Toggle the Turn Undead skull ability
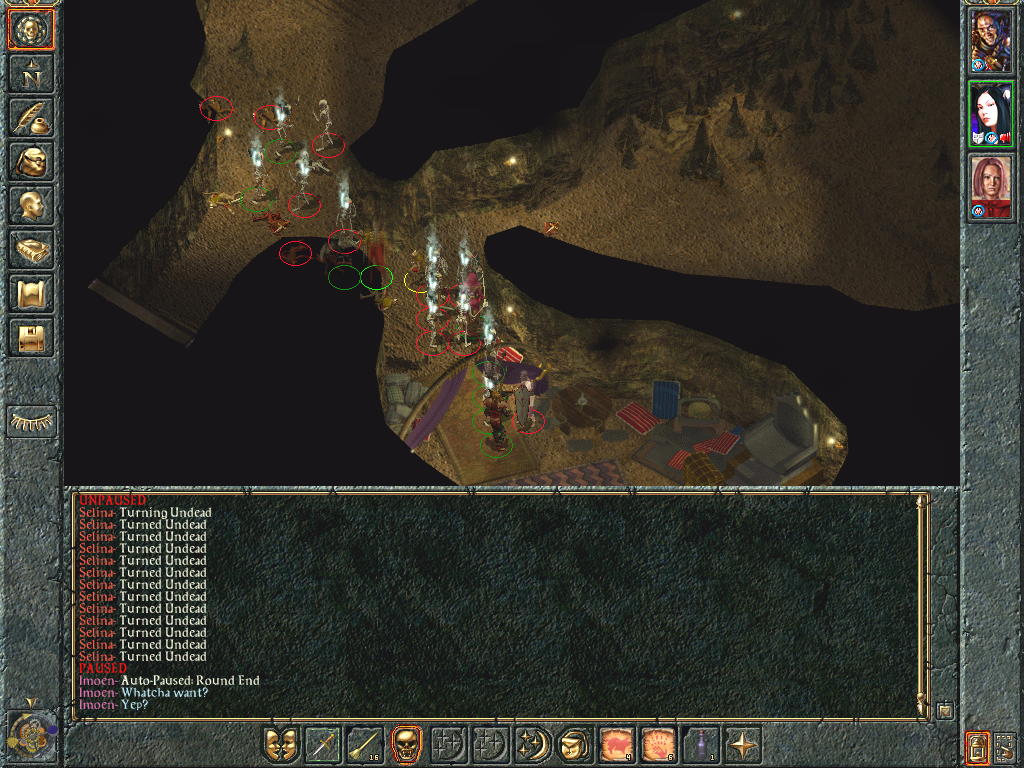 coord(406,745)
